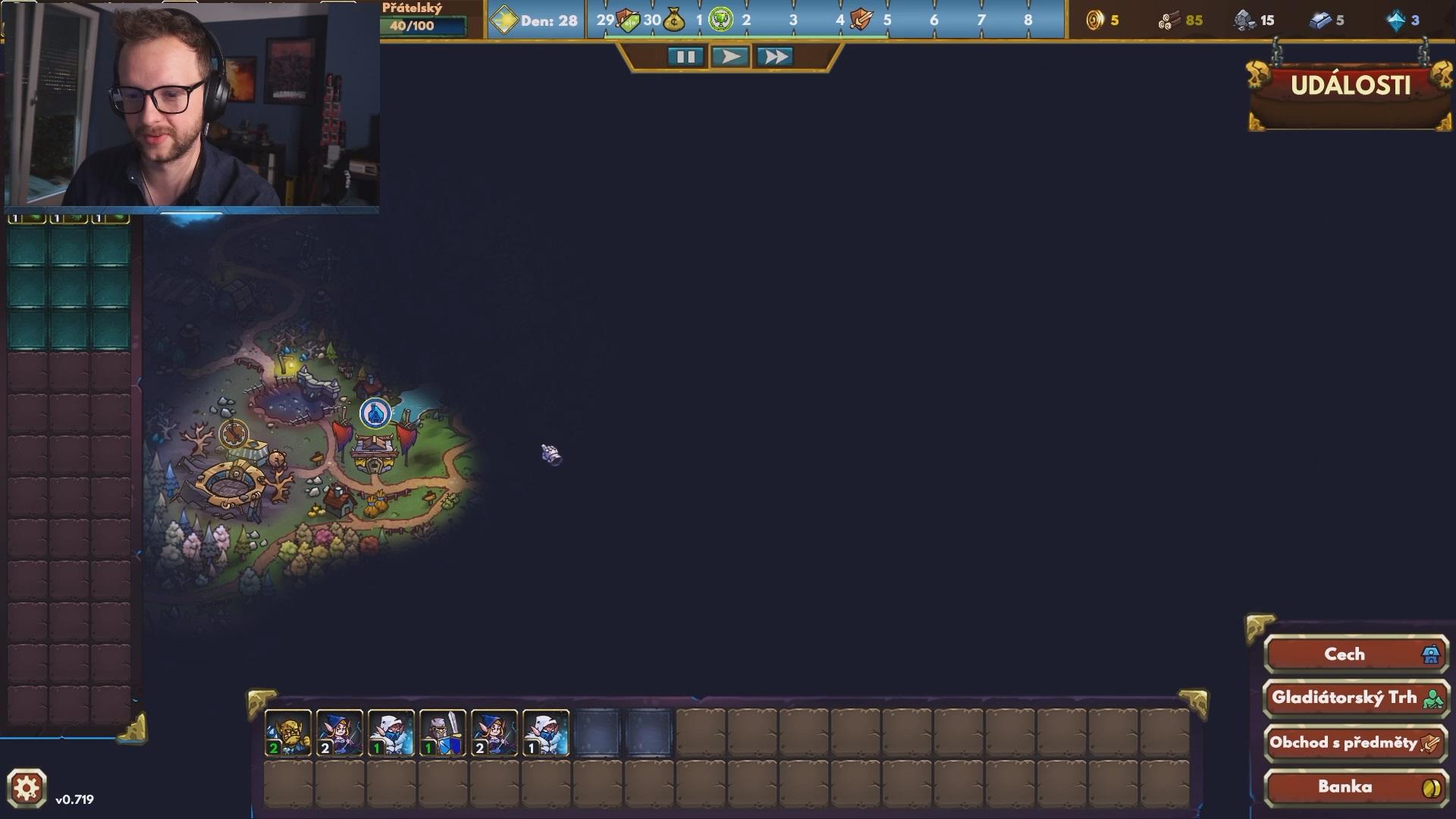This screenshot has width=1456, height=819.
Task: Click the green trophy event on timeline
Action: pos(720,20)
